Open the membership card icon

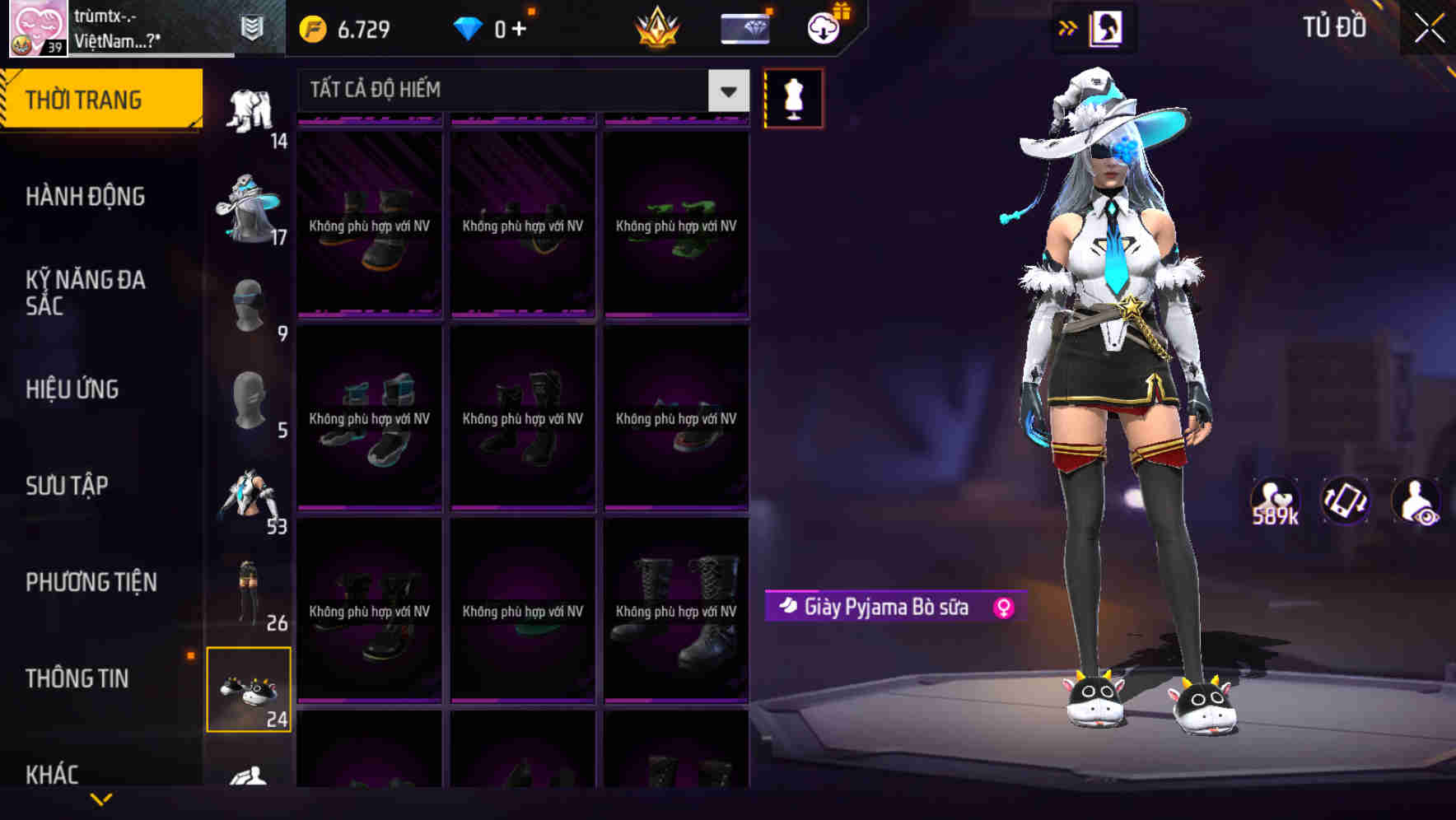point(744,27)
